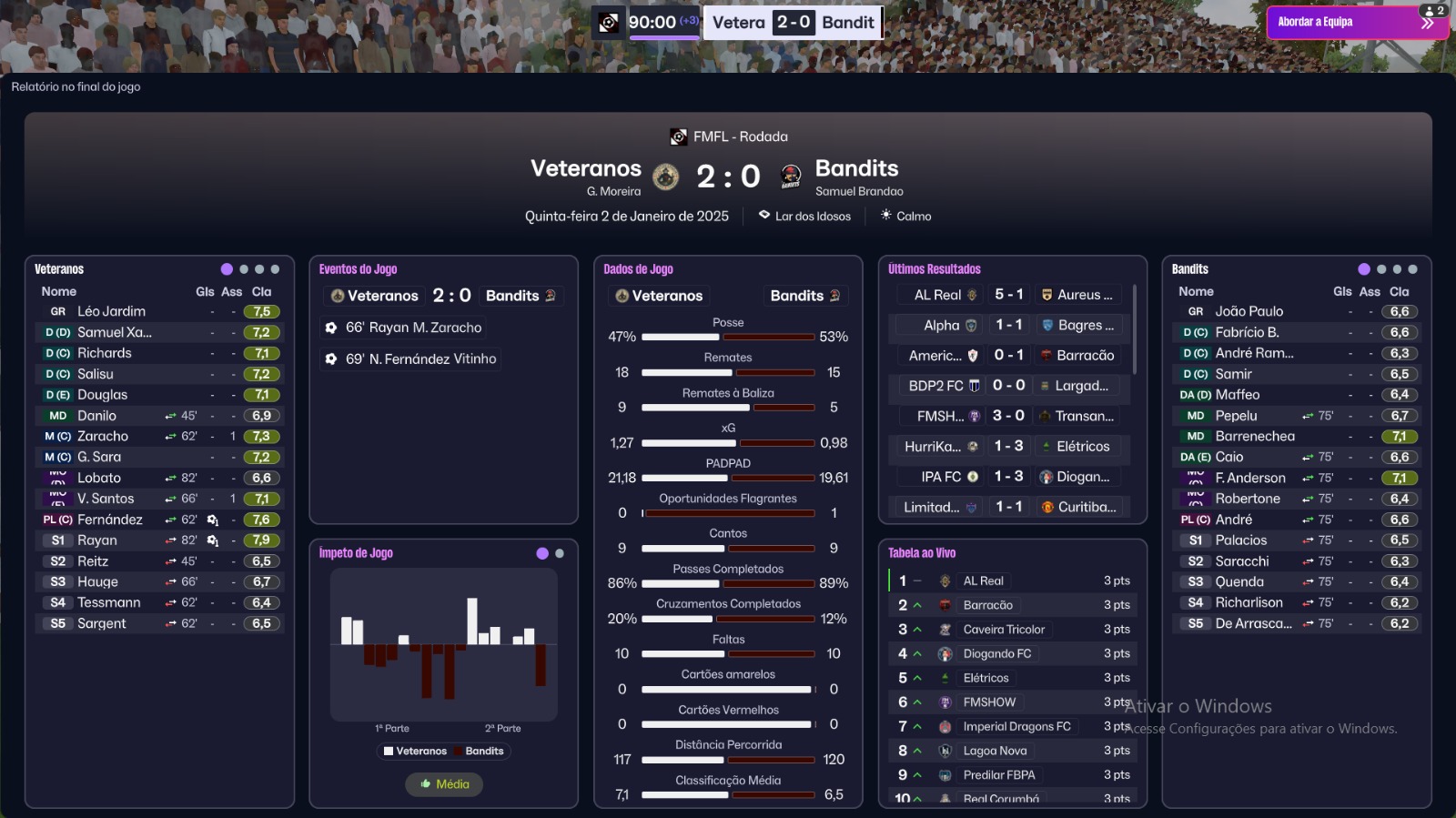
Task: Open the Lar dos Idosos stadium link
Action: [x=812, y=217]
